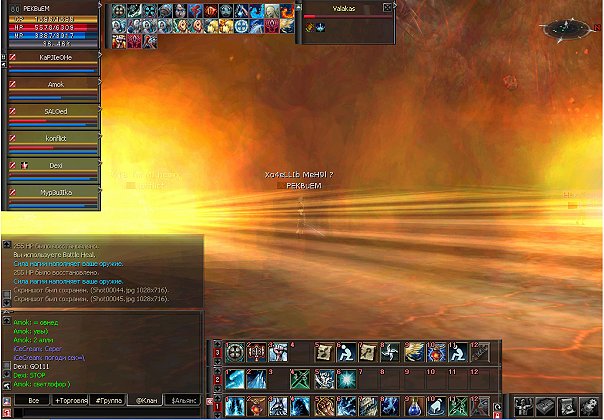The height and width of the screenshot is (420, 604).
Task: Switch to the Все chat tab
Action: tap(34, 401)
